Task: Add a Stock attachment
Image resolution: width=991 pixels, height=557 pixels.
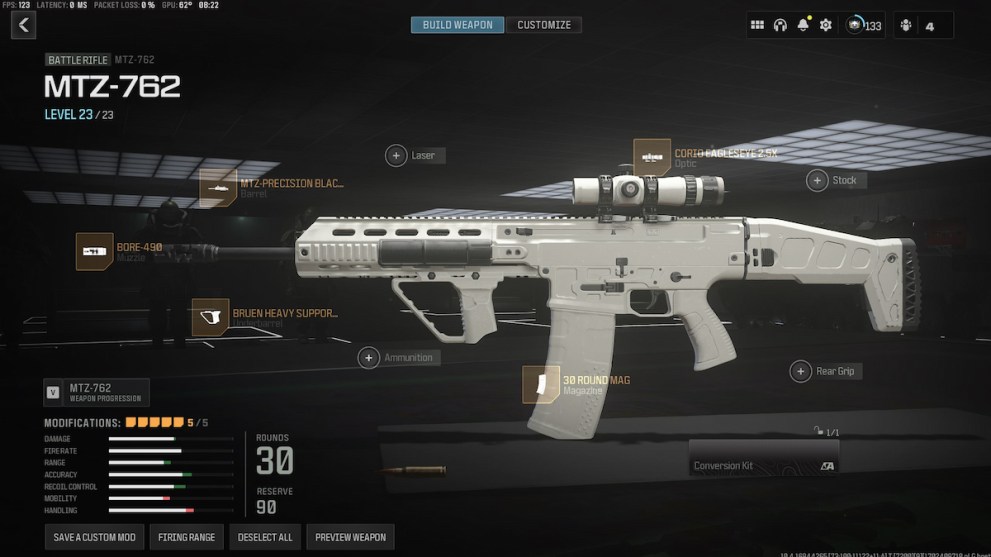Action: pyautogui.click(x=819, y=180)
